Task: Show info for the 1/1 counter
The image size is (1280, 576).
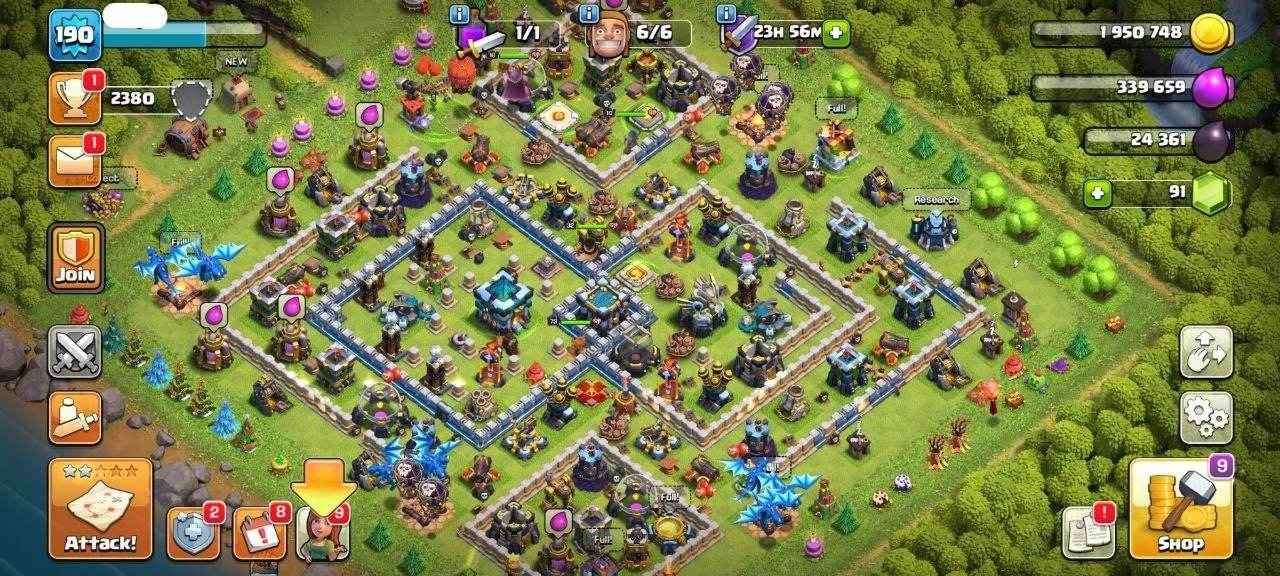Action: coord(460,14)
